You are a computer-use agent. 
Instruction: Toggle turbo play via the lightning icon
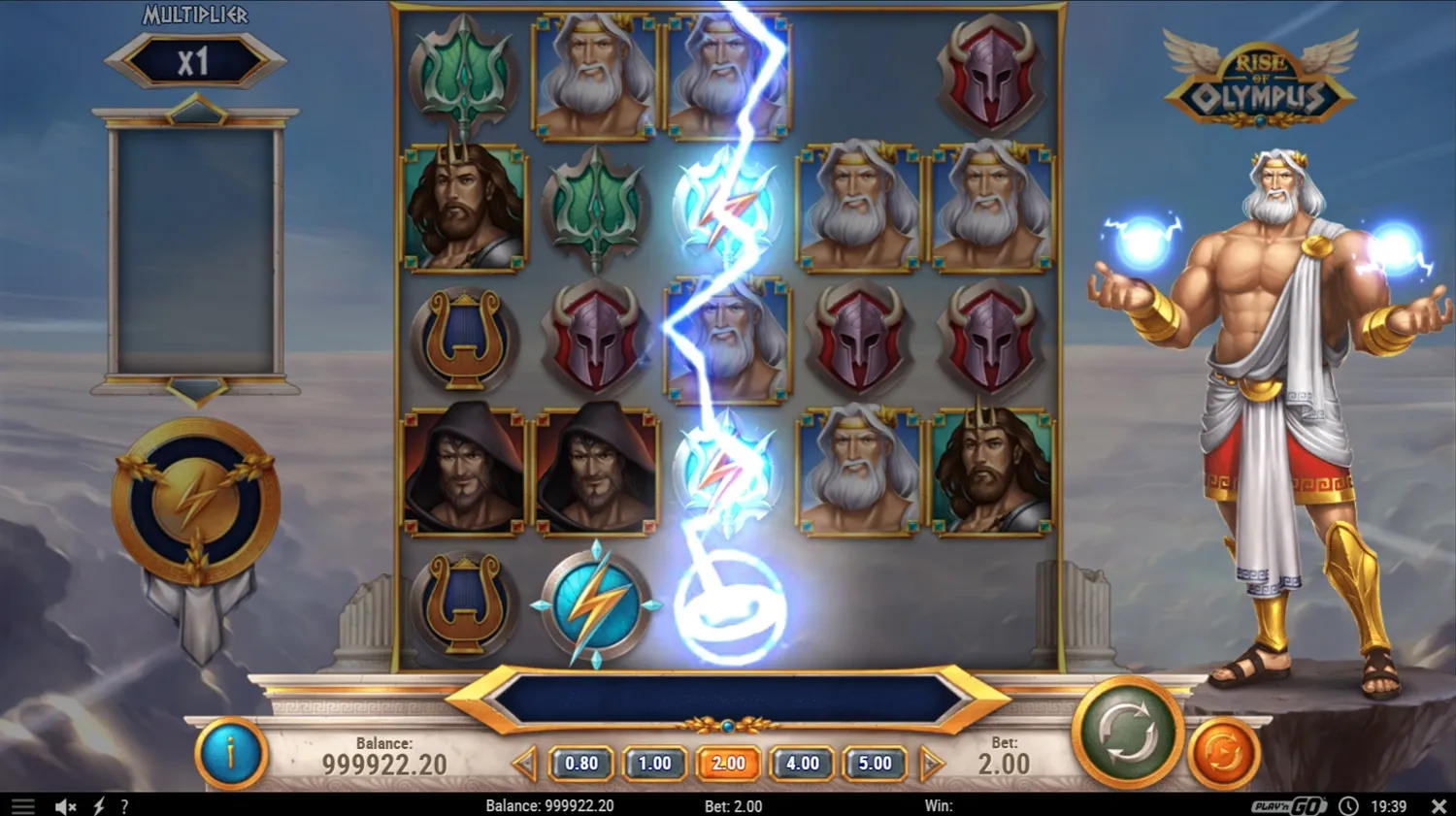click(97, 805)
